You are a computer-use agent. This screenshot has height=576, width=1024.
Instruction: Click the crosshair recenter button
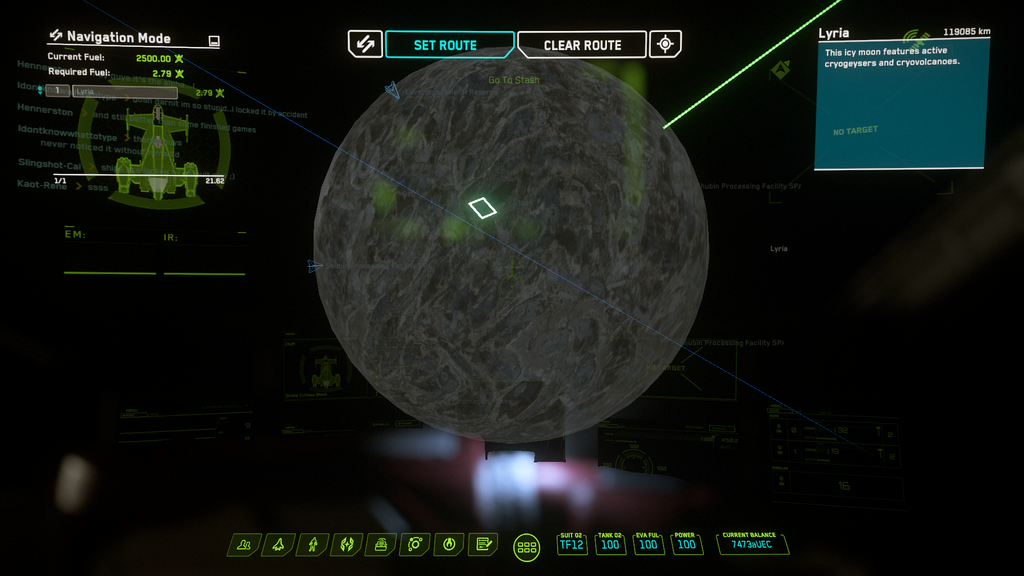[665, 44]
